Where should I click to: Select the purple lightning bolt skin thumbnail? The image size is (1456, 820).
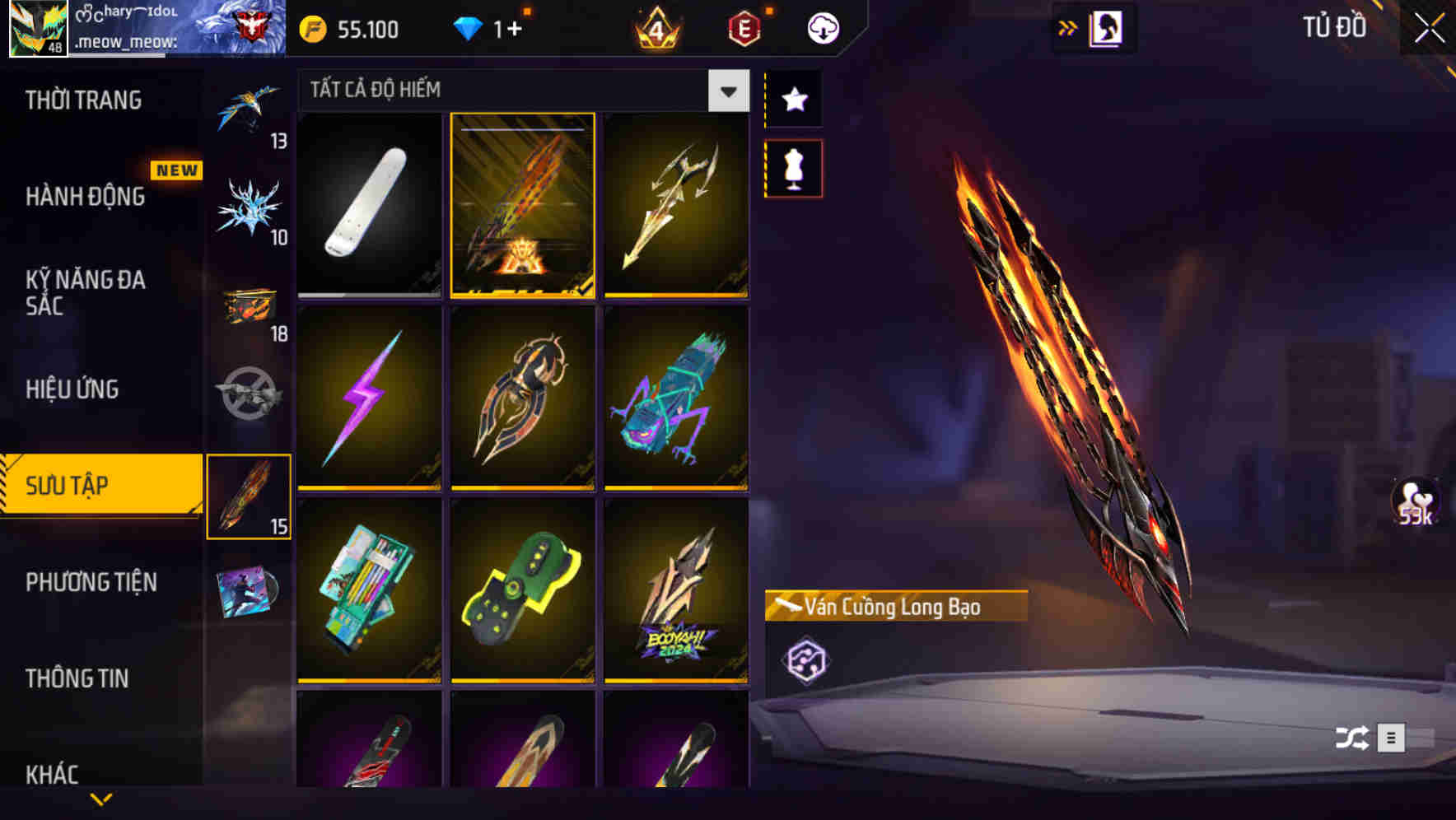pyautogui.click(x=368, y=398)
